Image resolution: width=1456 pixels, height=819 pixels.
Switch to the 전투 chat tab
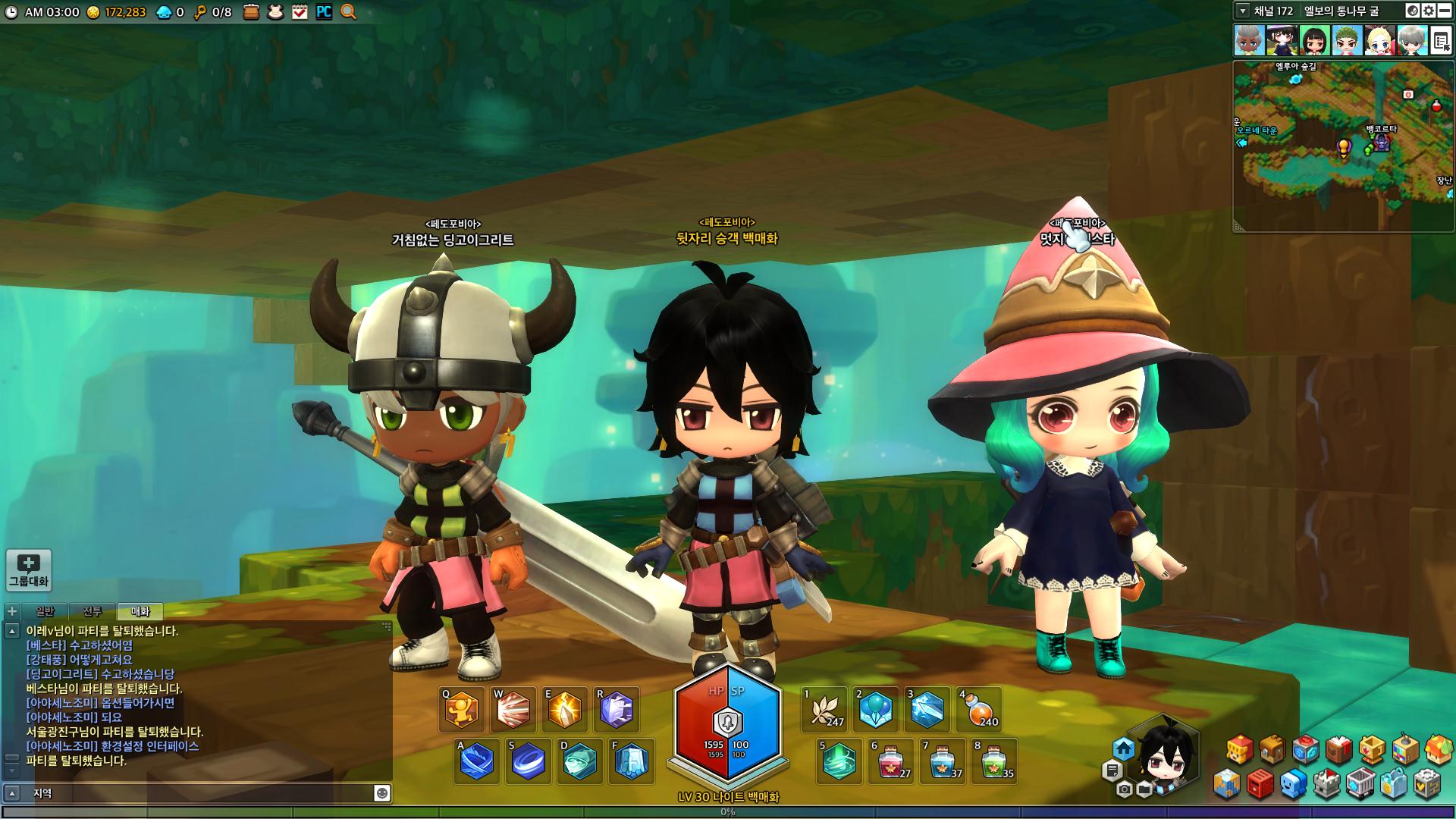coord(93,611)
